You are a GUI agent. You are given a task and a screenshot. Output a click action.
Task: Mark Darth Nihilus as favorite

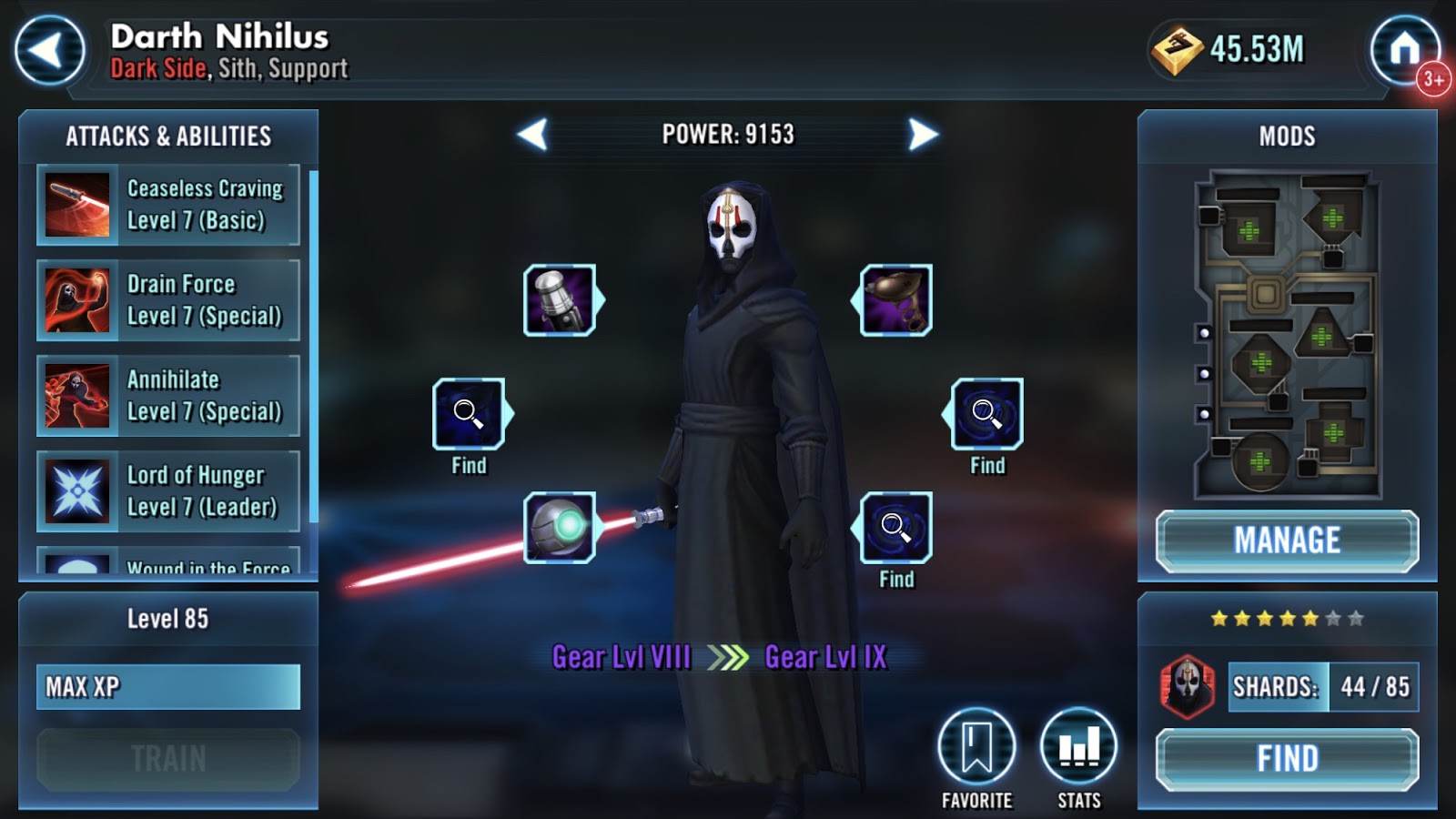976,747
